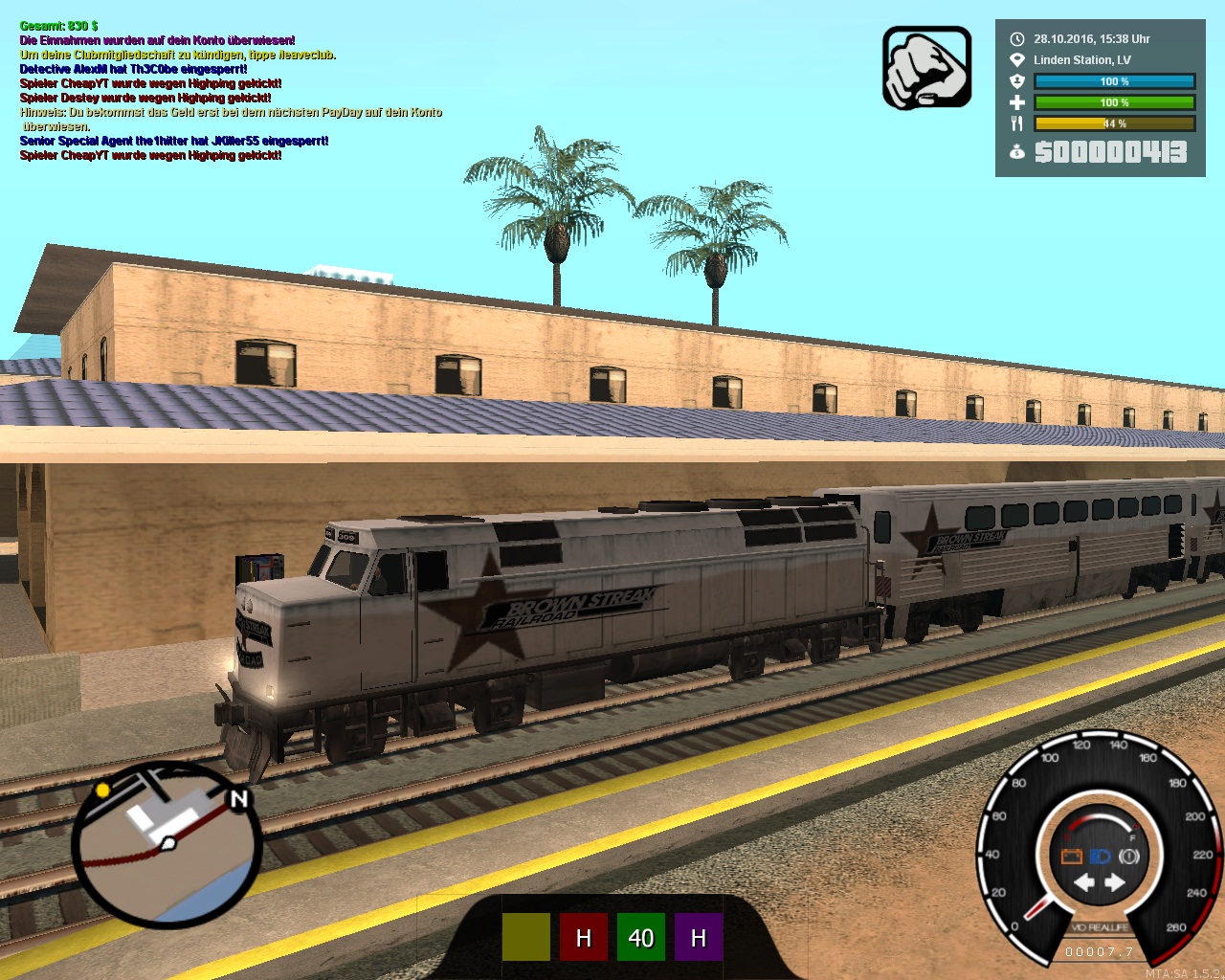Toggle the orange battery indicator

pyautogui.click(x=1072, y=856)
